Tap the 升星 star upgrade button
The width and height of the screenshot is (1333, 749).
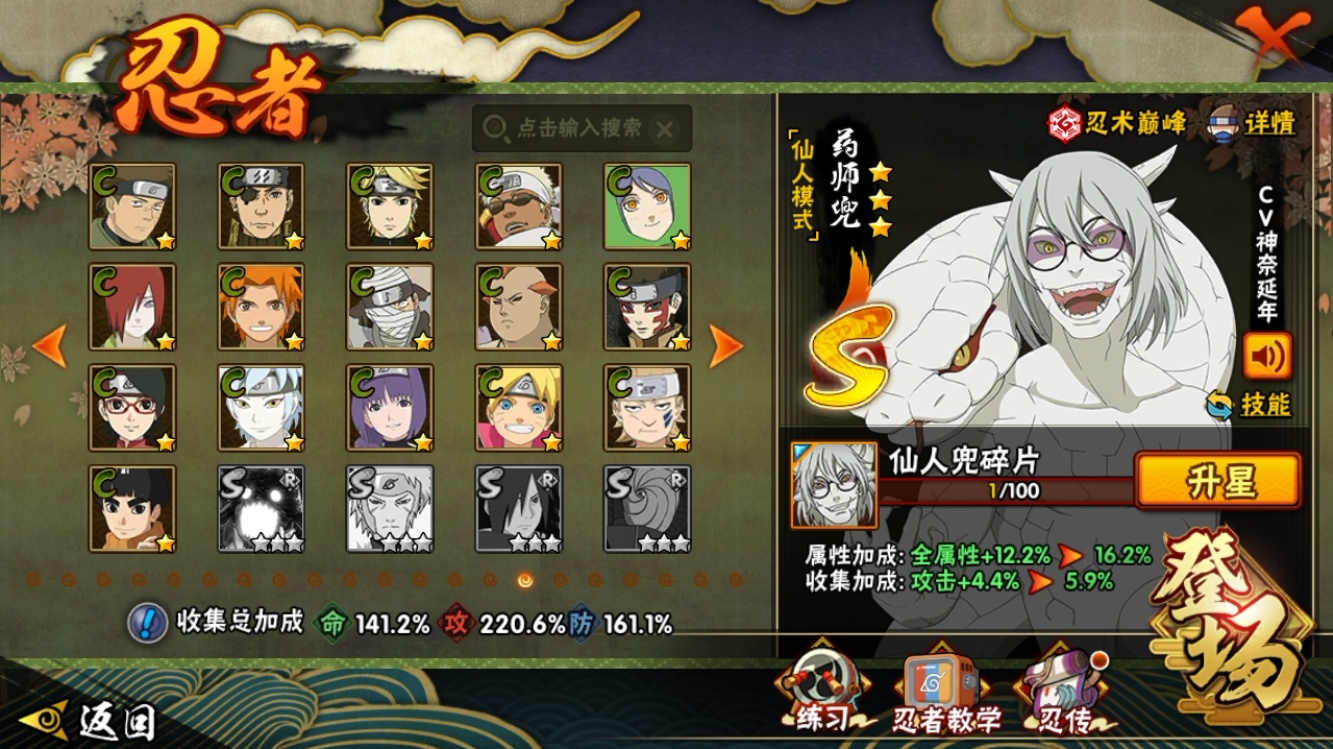[x=1218, y=481]
